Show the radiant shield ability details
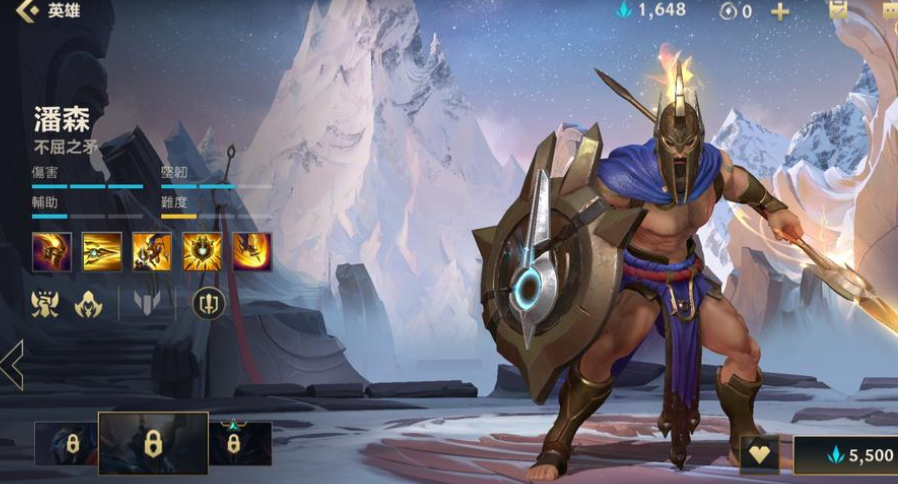Image resolution: width=898 pixels, height=484 pixels. tap(202, 251)
